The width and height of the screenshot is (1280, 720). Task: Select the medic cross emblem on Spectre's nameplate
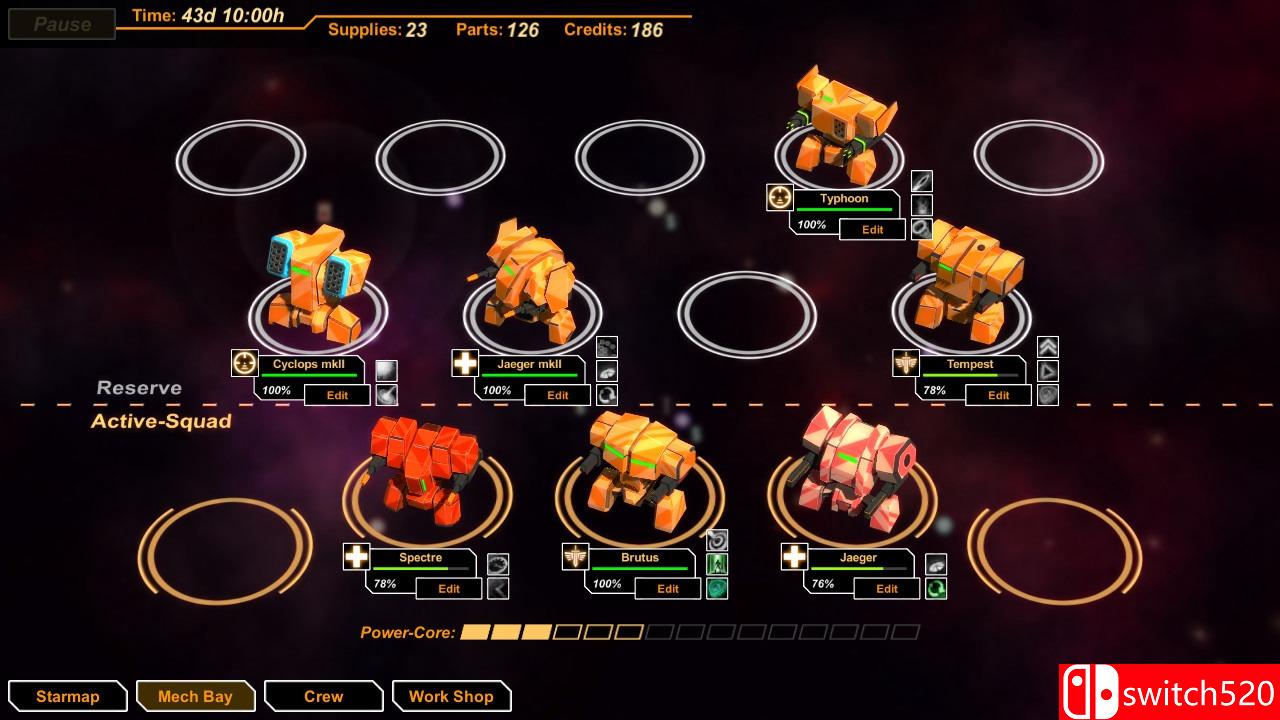point(358,556)
